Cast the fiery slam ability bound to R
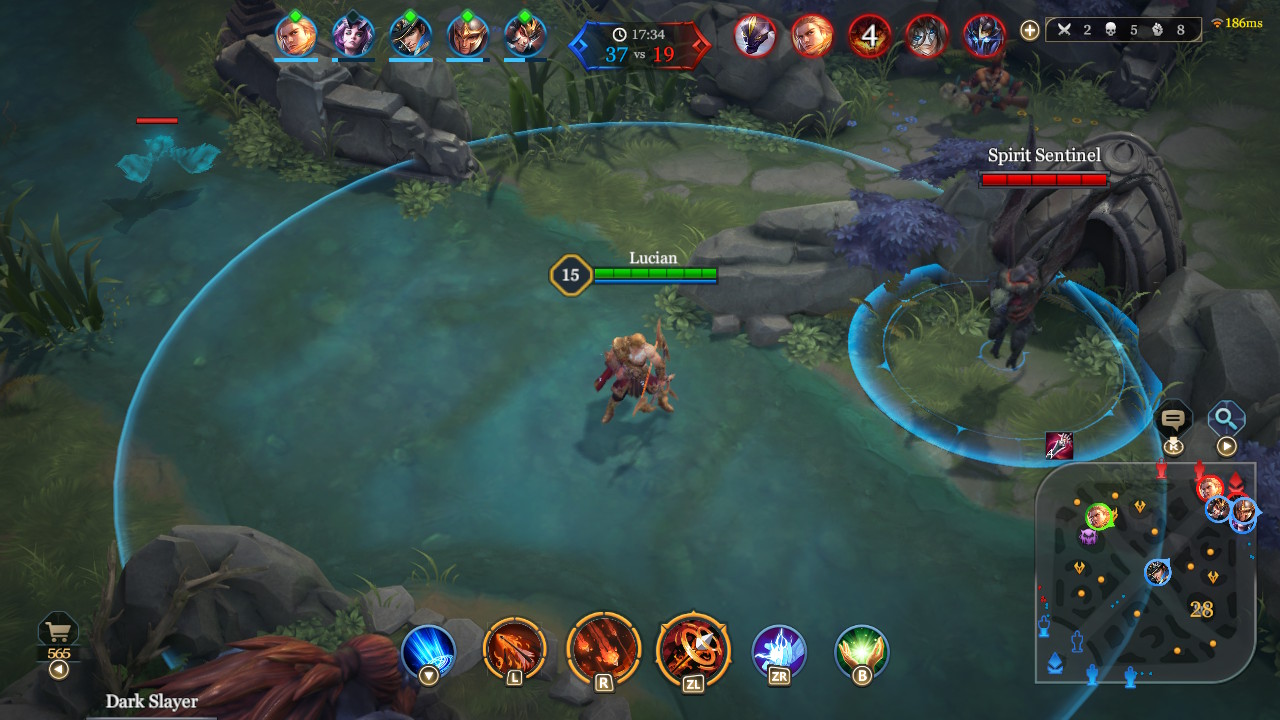This screenshot has height=720, width=1280. tap(603, 650)
